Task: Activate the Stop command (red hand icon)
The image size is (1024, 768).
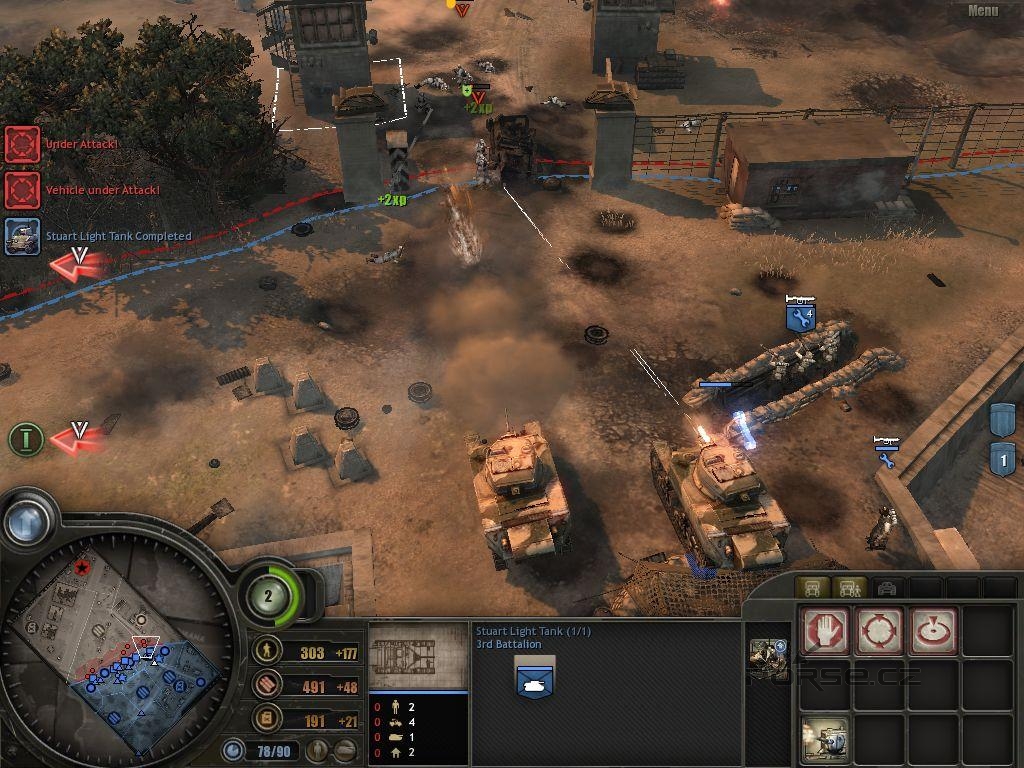Action: tap(825, 631)
